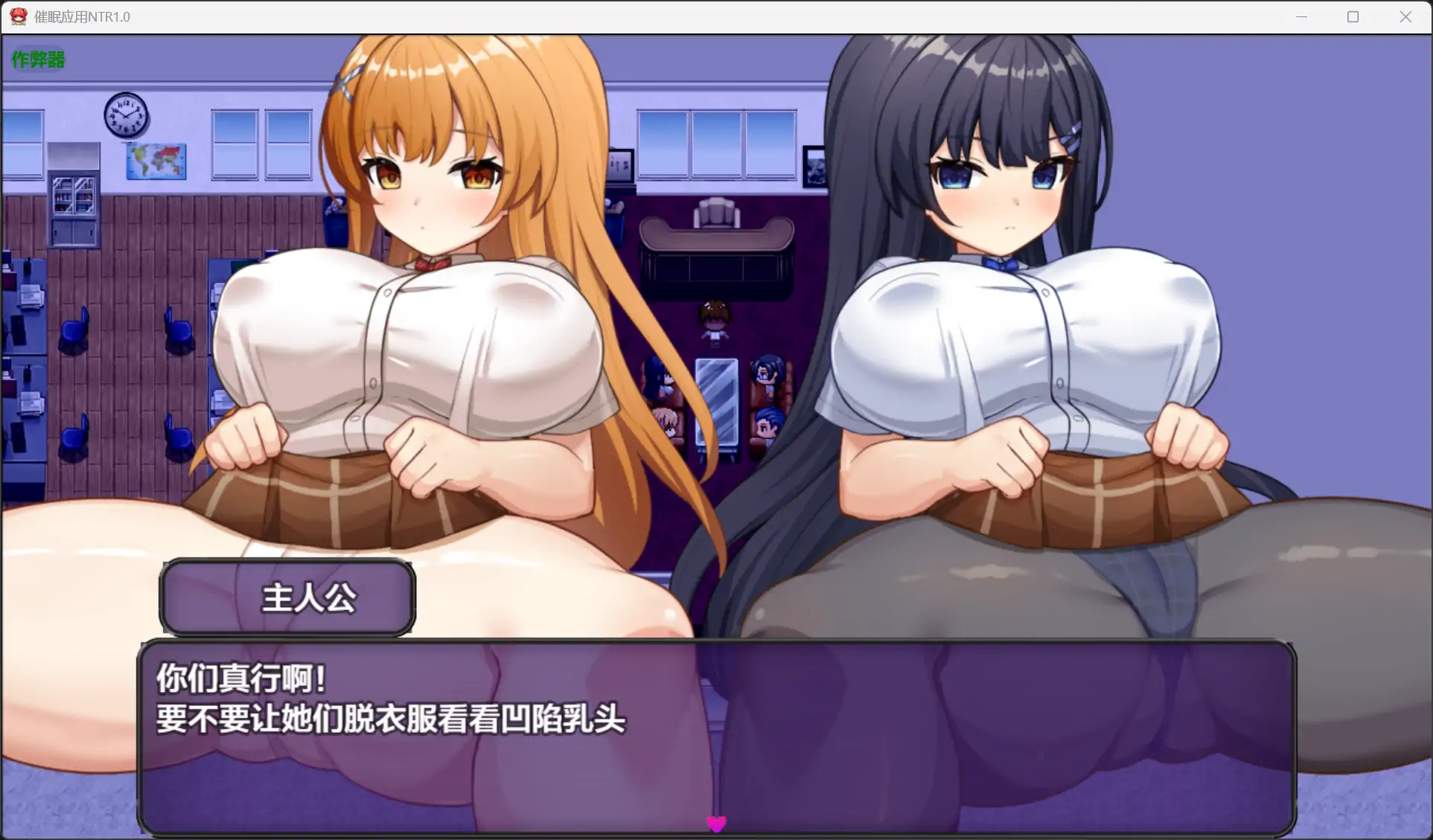Click the wall clock in the classroom
Screen dimensions: 1433x840
click(126, 117)
